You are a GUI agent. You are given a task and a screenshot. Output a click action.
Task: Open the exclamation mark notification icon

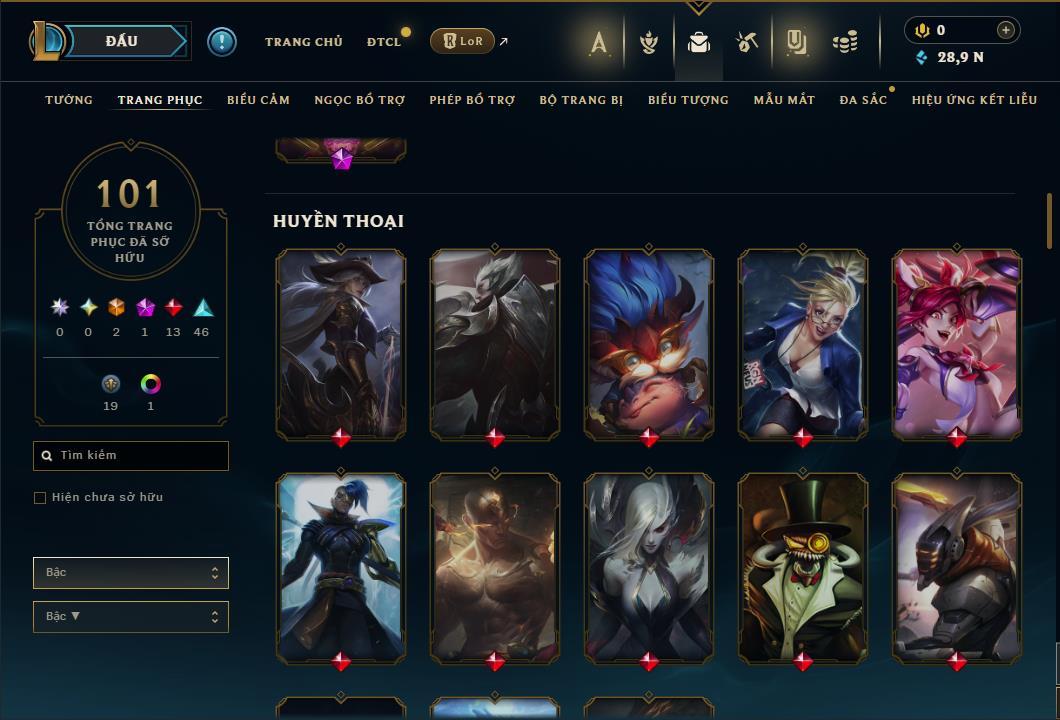(222, 42)
